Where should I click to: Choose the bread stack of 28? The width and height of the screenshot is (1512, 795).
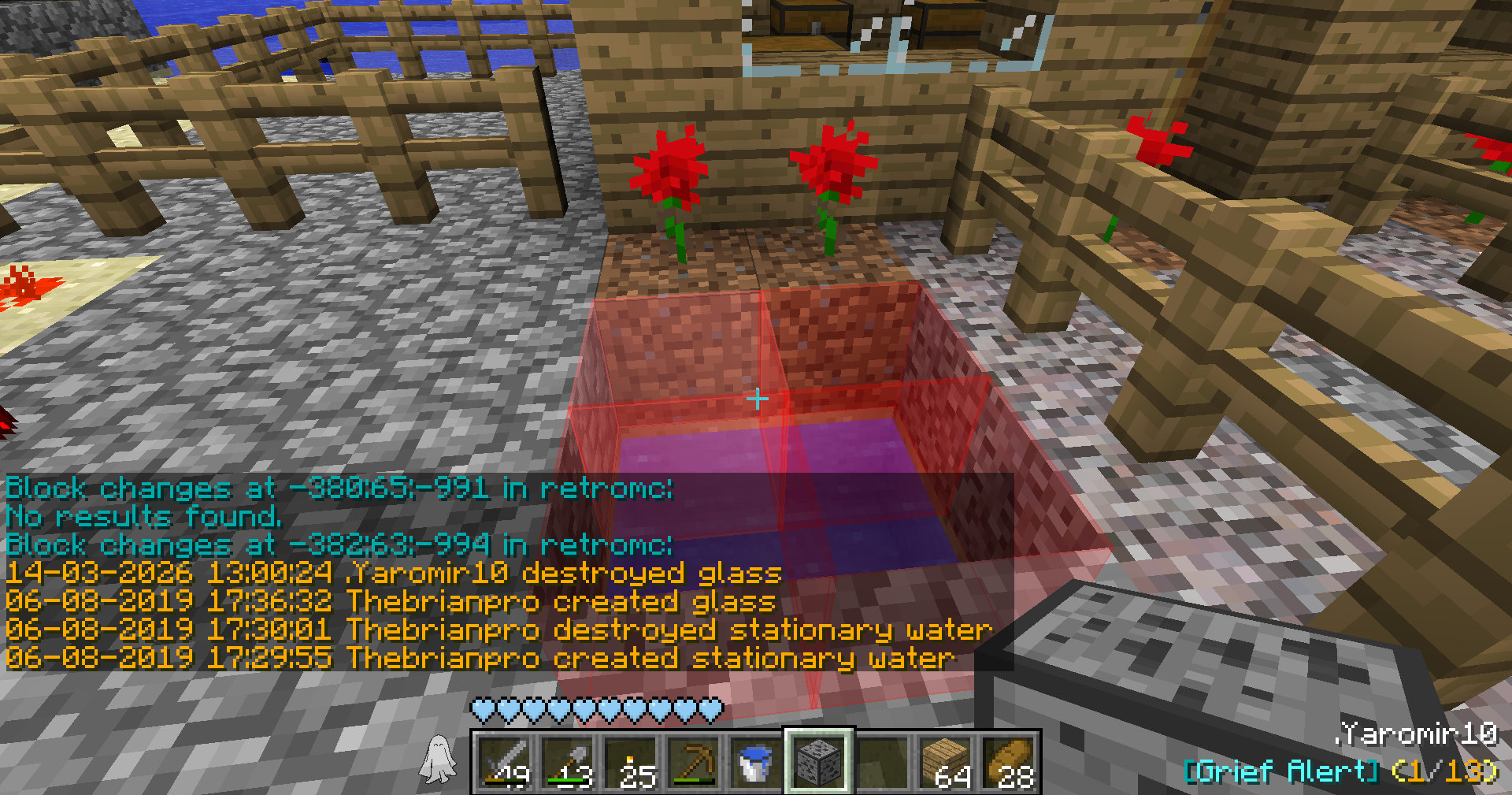click(x=1009, y=762)
